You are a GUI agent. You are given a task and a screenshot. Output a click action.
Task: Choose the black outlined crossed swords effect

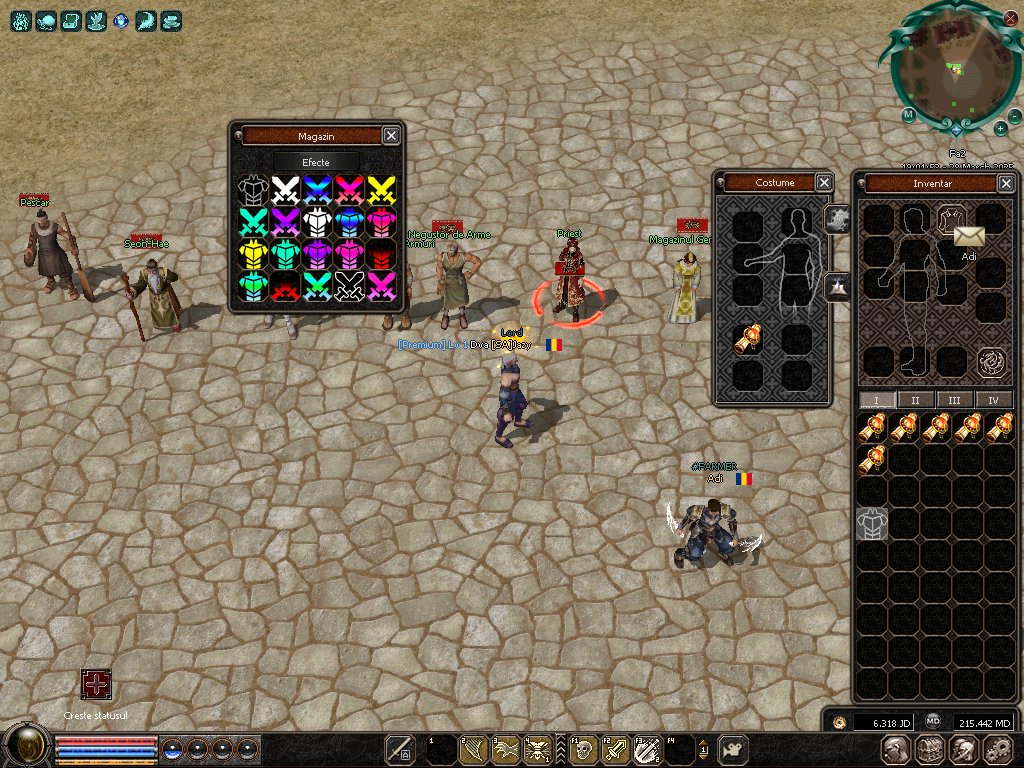349,286
